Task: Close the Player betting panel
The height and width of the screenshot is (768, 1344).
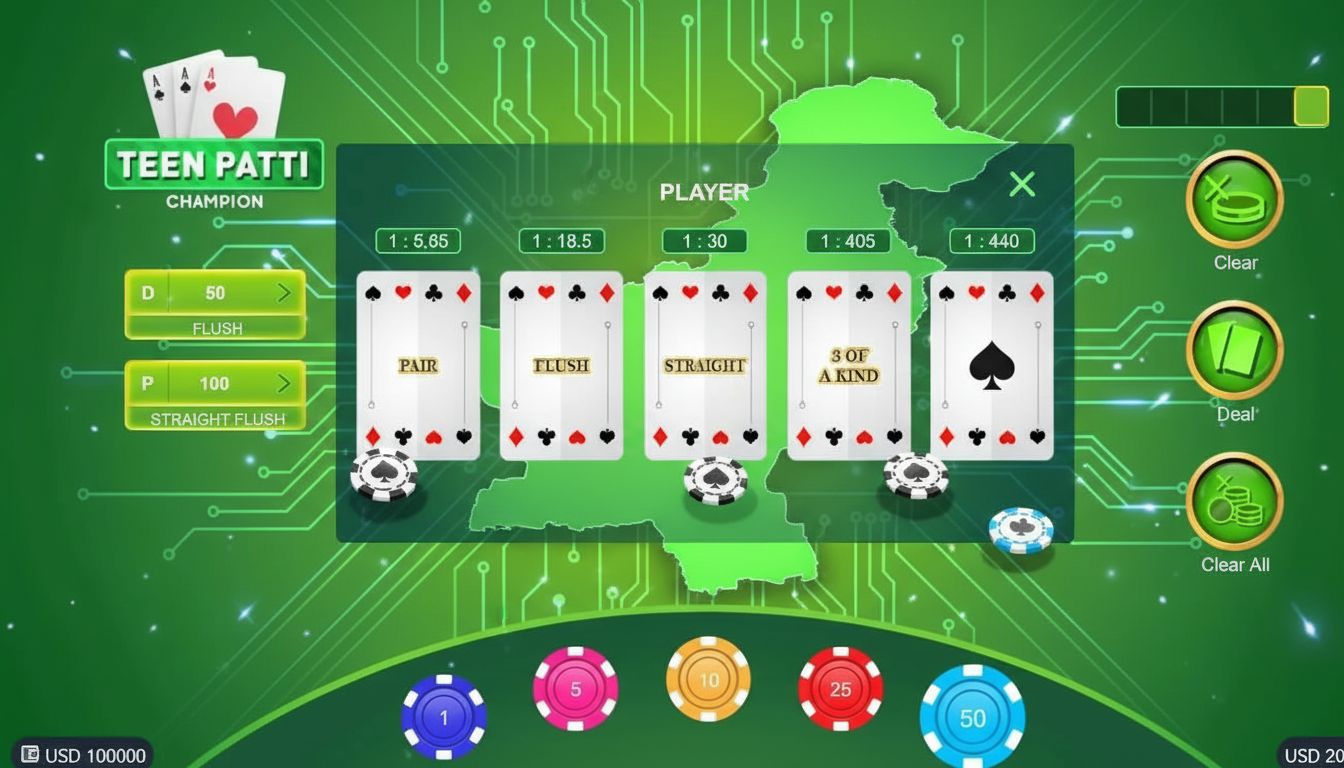Action: [x=1021, y=184]
